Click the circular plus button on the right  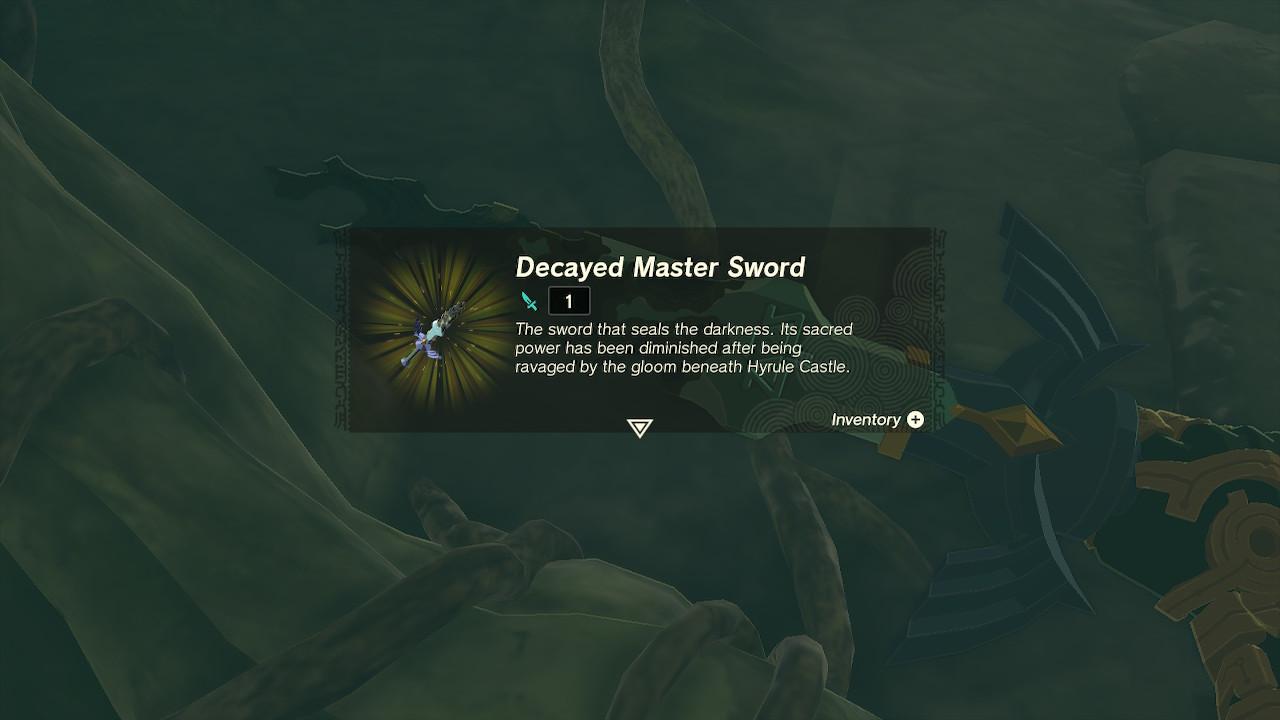pos(915,420)
